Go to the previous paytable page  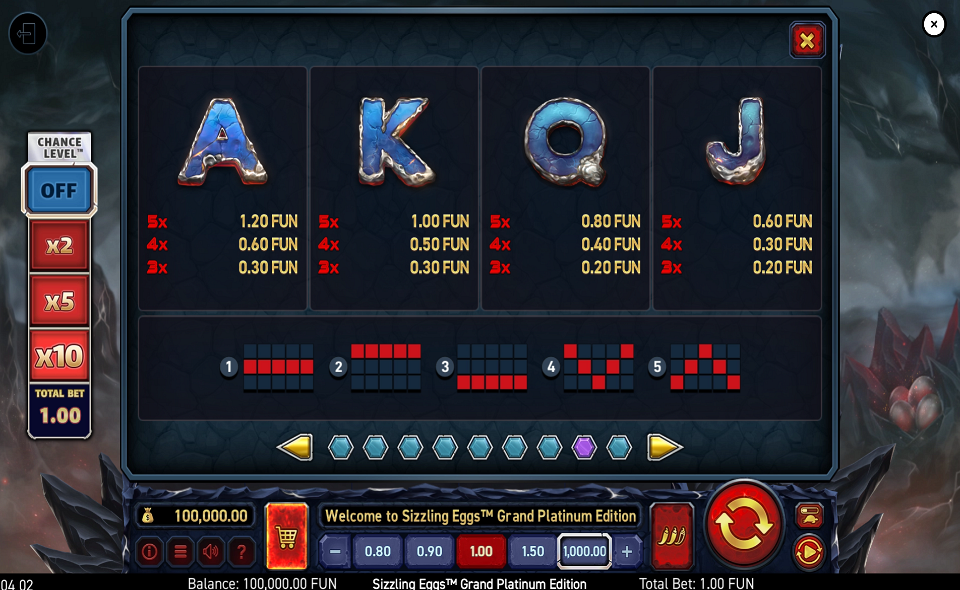(x=295, y=447)
